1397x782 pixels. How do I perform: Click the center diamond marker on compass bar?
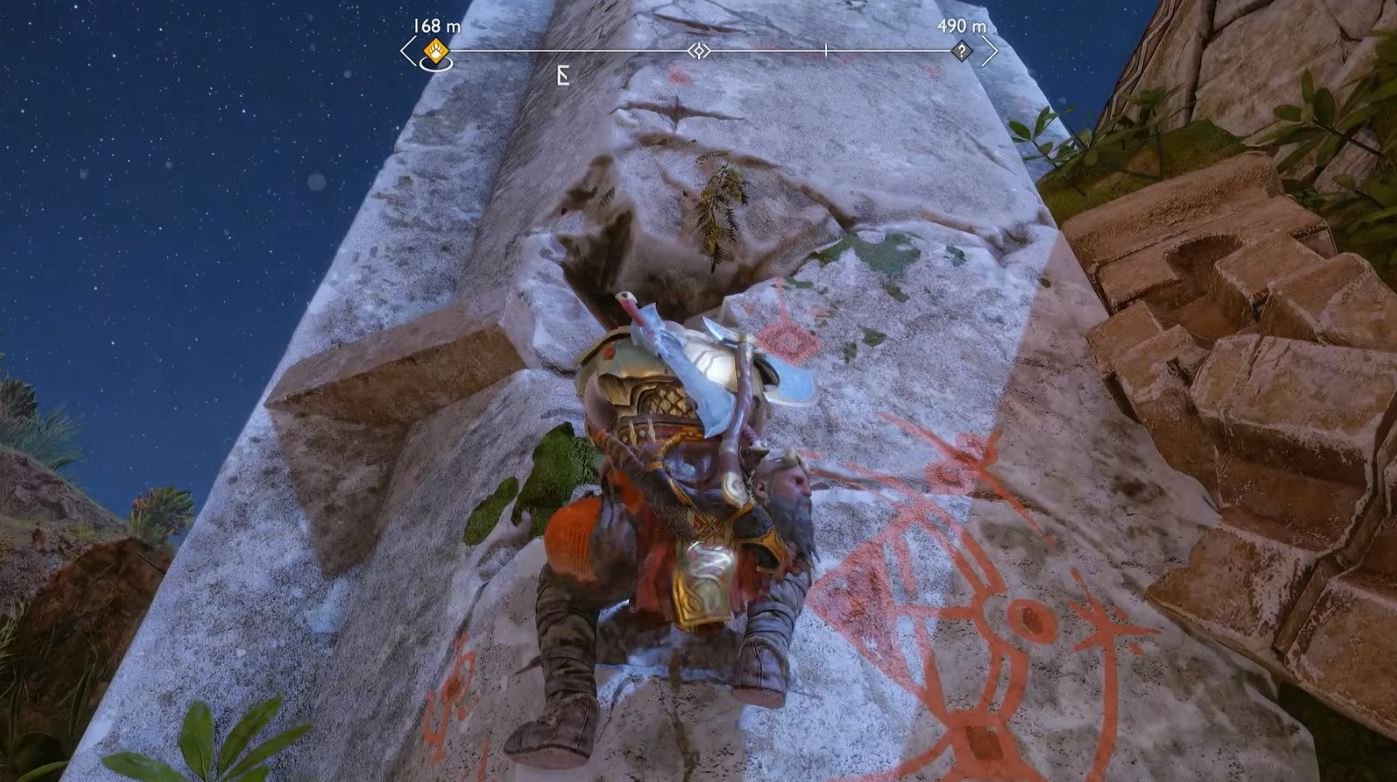point(699,50)
